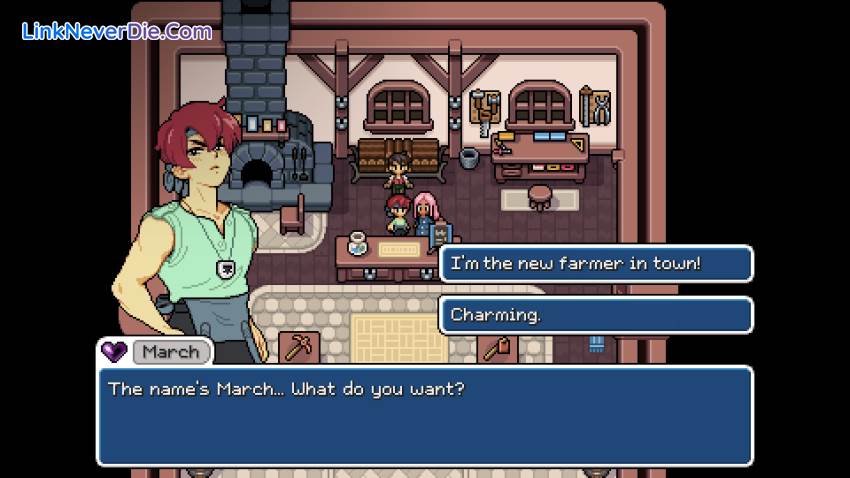
Task: Open the LinkNeverDie.Com watermark link
Action: [x=117, y=32]
